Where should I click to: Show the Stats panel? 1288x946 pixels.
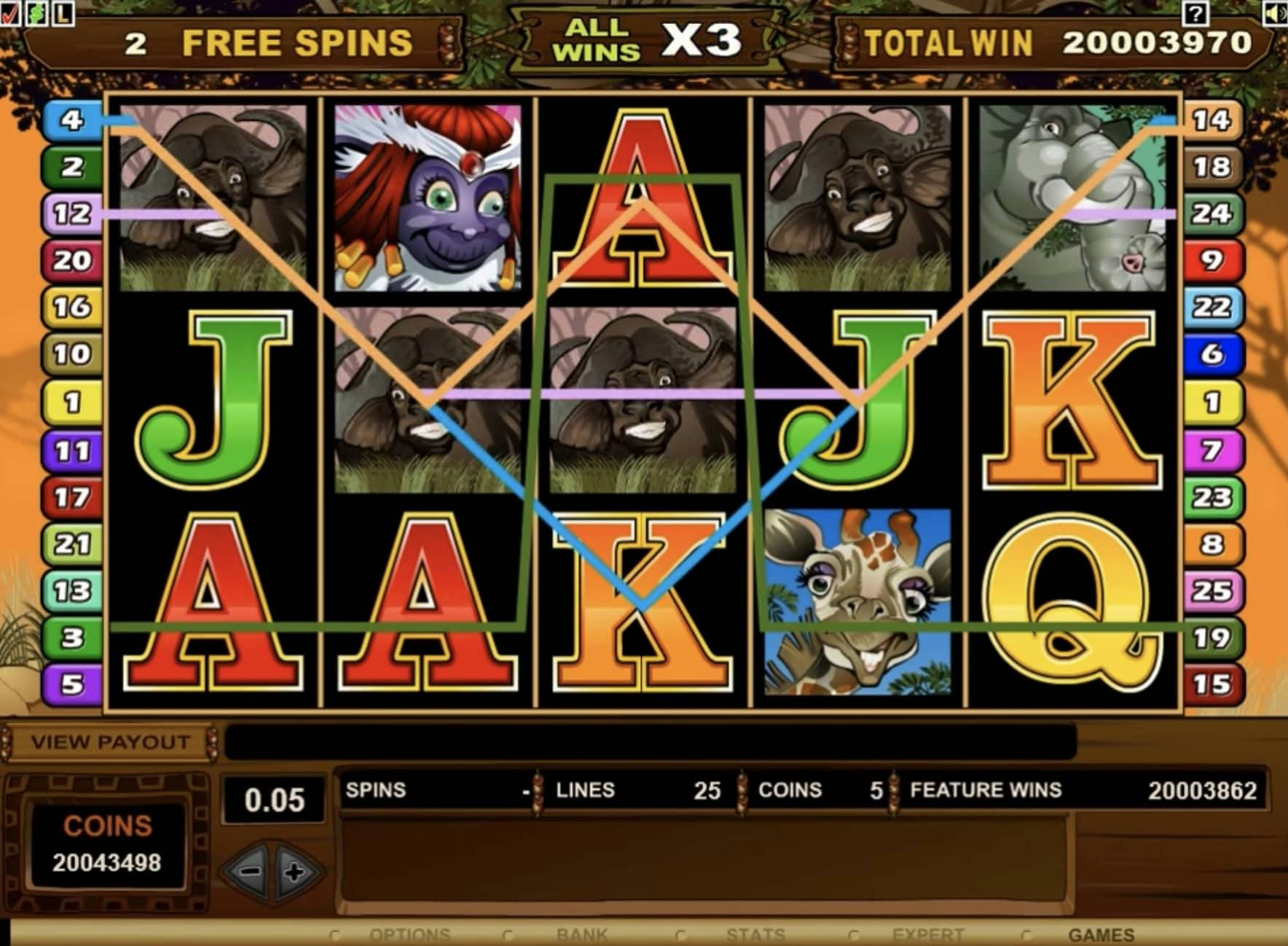[x=755, y=935]
